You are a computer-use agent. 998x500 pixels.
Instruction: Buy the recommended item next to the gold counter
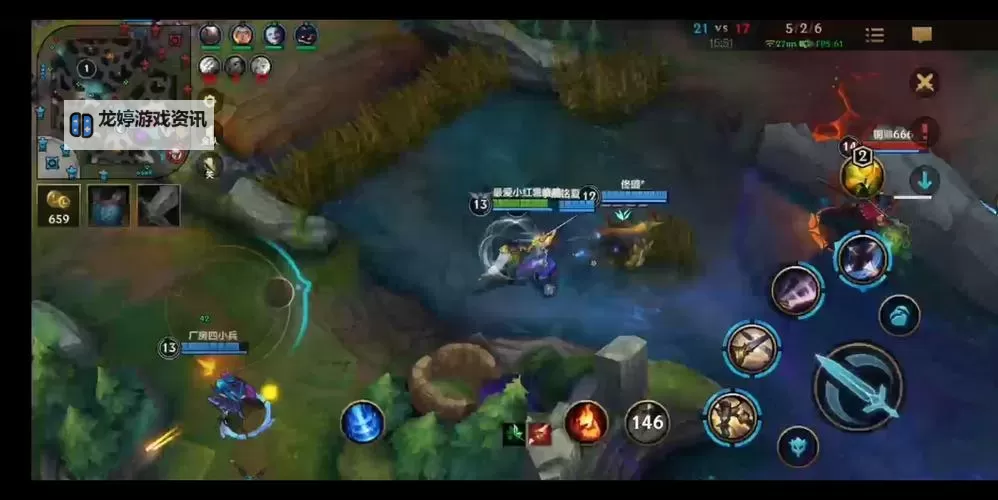tap(108, 205)
